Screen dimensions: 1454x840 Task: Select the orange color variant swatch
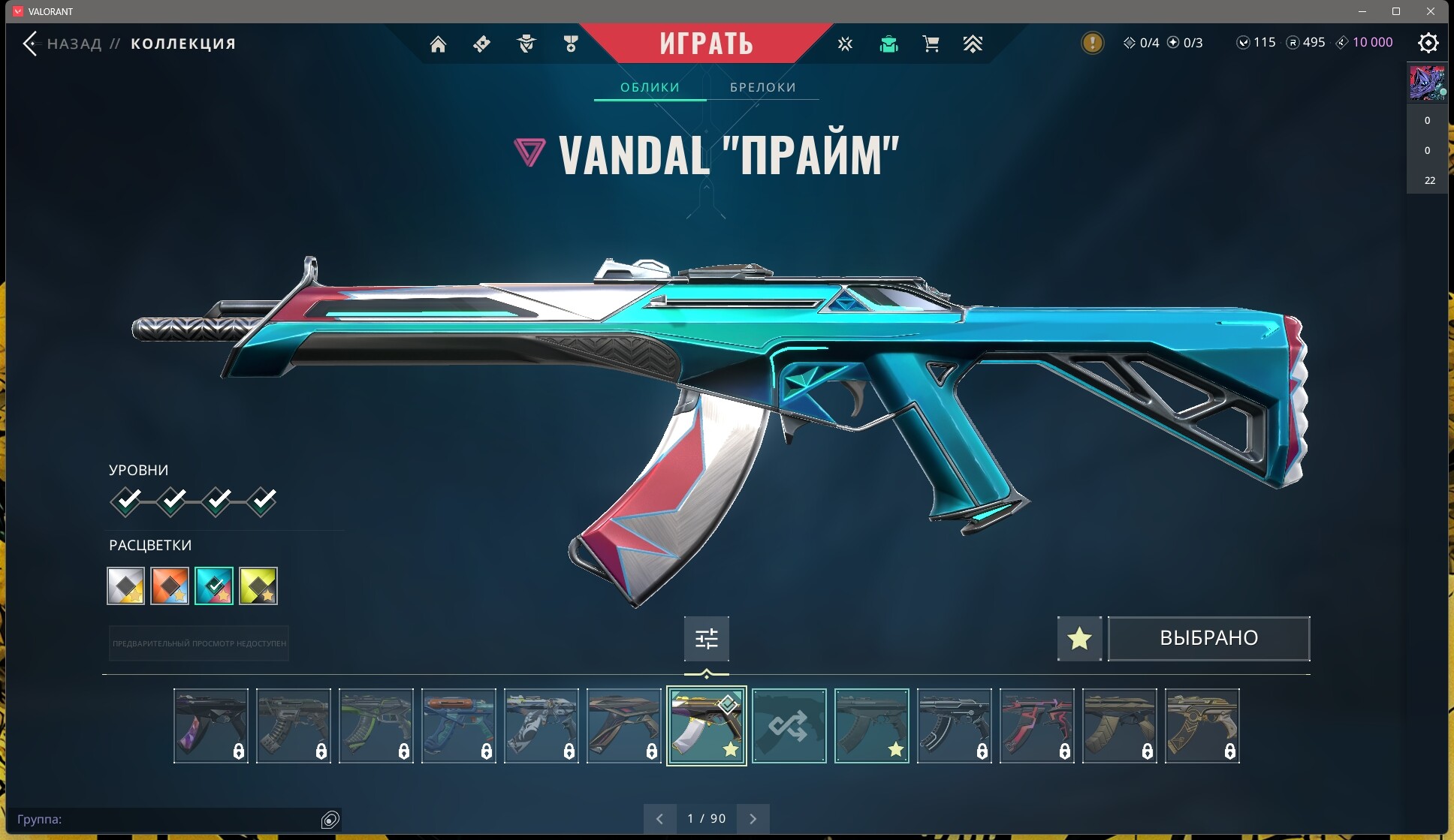[170, 586]
